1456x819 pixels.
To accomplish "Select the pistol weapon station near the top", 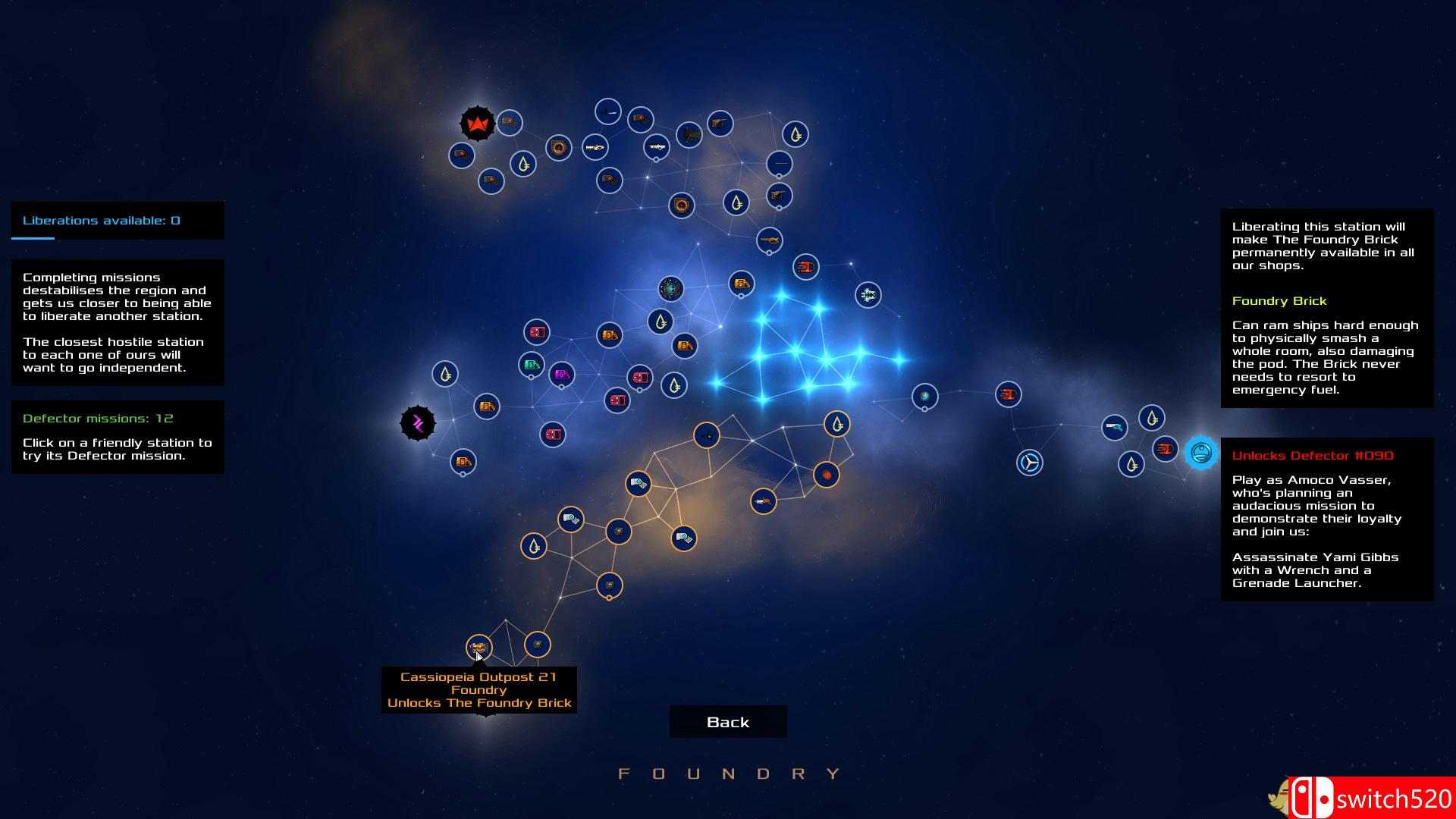I will pos(719,124).
